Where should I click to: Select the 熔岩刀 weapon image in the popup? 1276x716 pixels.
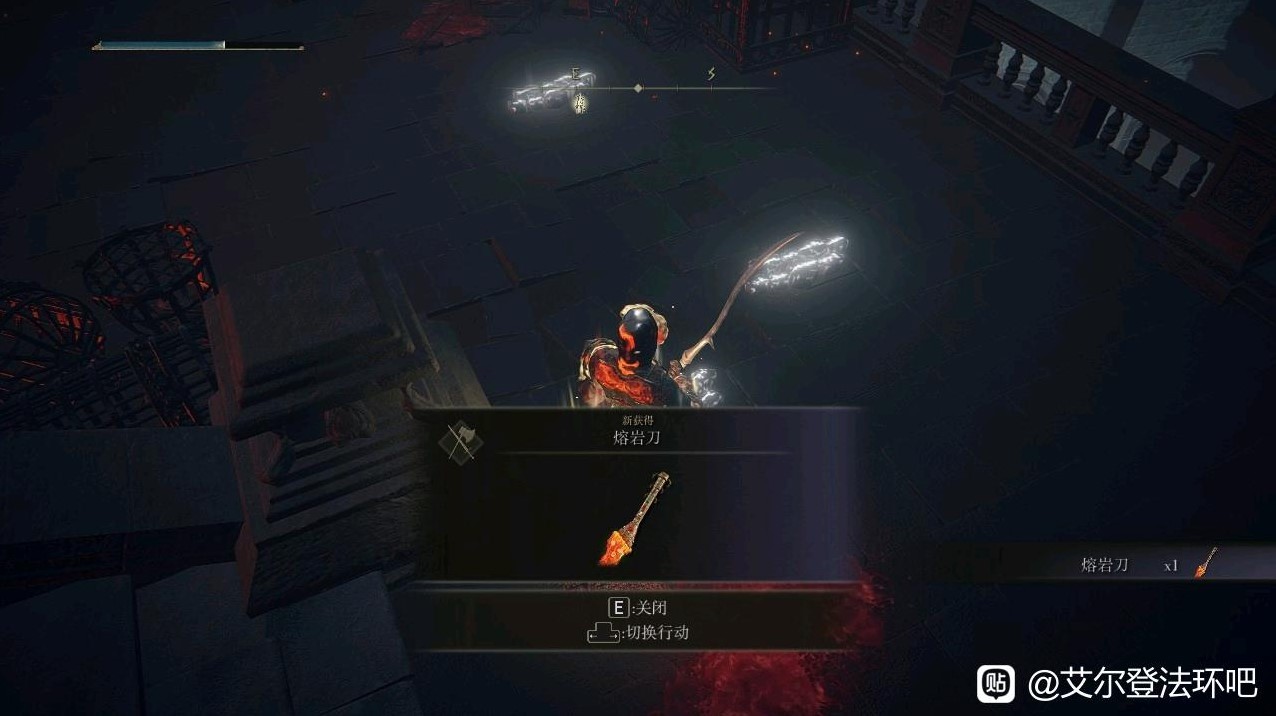pyautogui.click(x=635, y=520)
